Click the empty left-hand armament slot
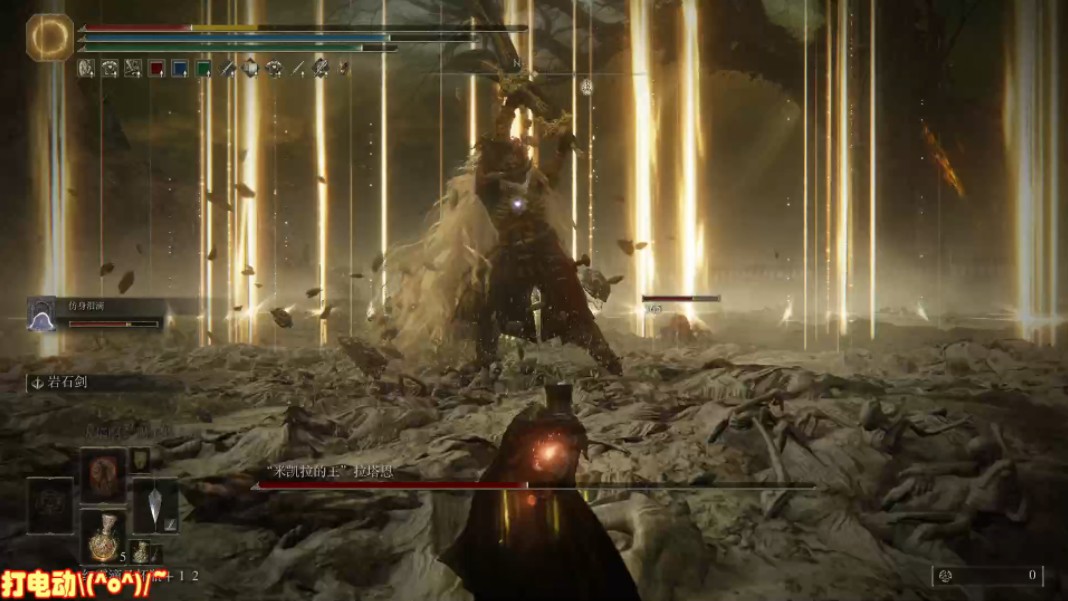 coord(50,505)
